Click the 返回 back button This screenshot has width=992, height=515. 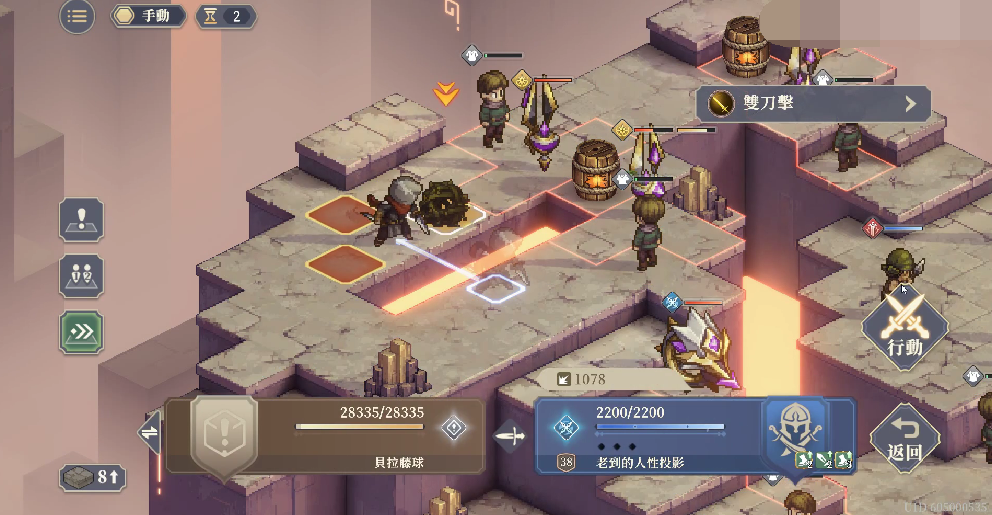904,438
